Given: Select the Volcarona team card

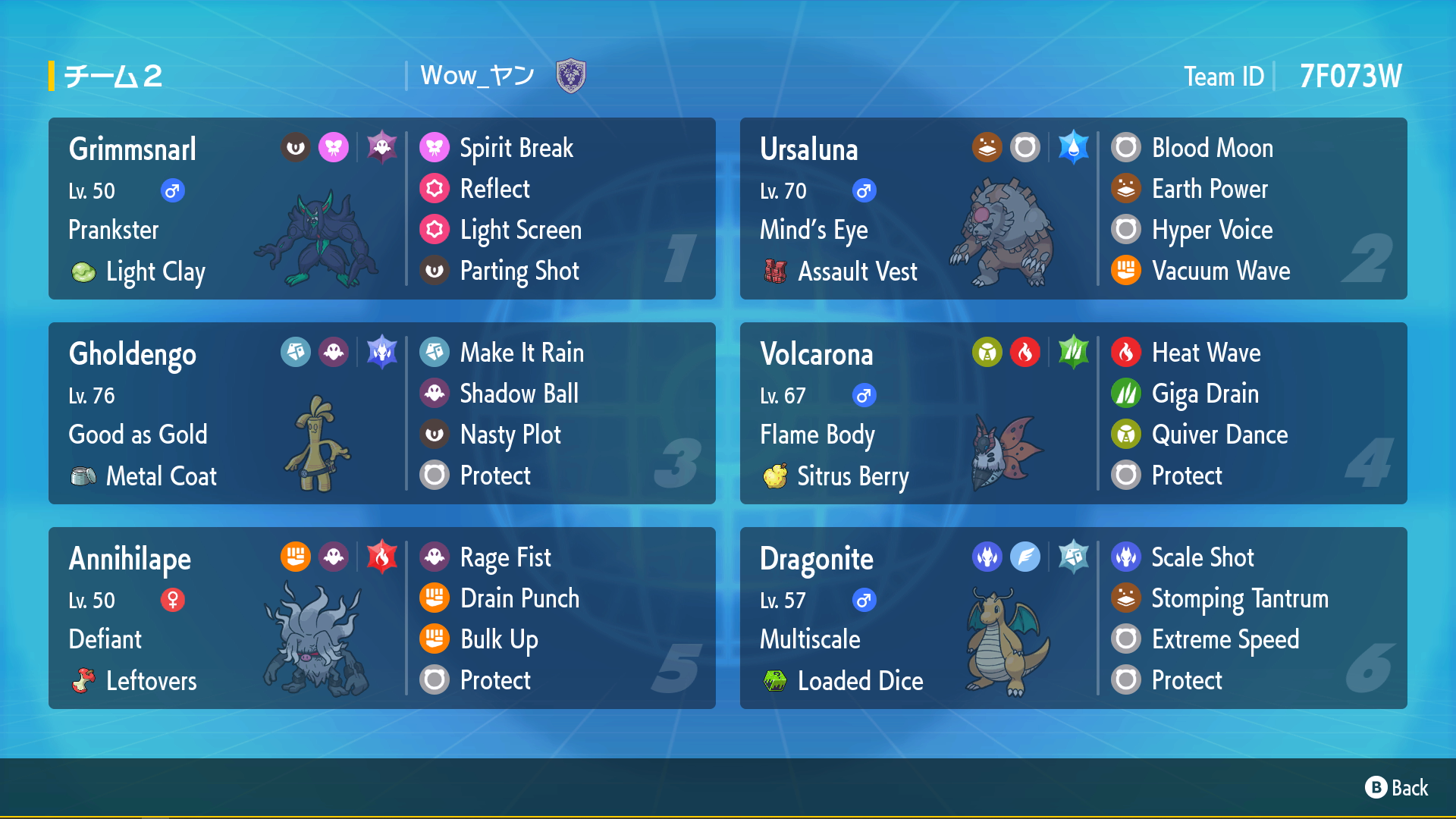Looking at the screenshot, I should click(1073, 413).
